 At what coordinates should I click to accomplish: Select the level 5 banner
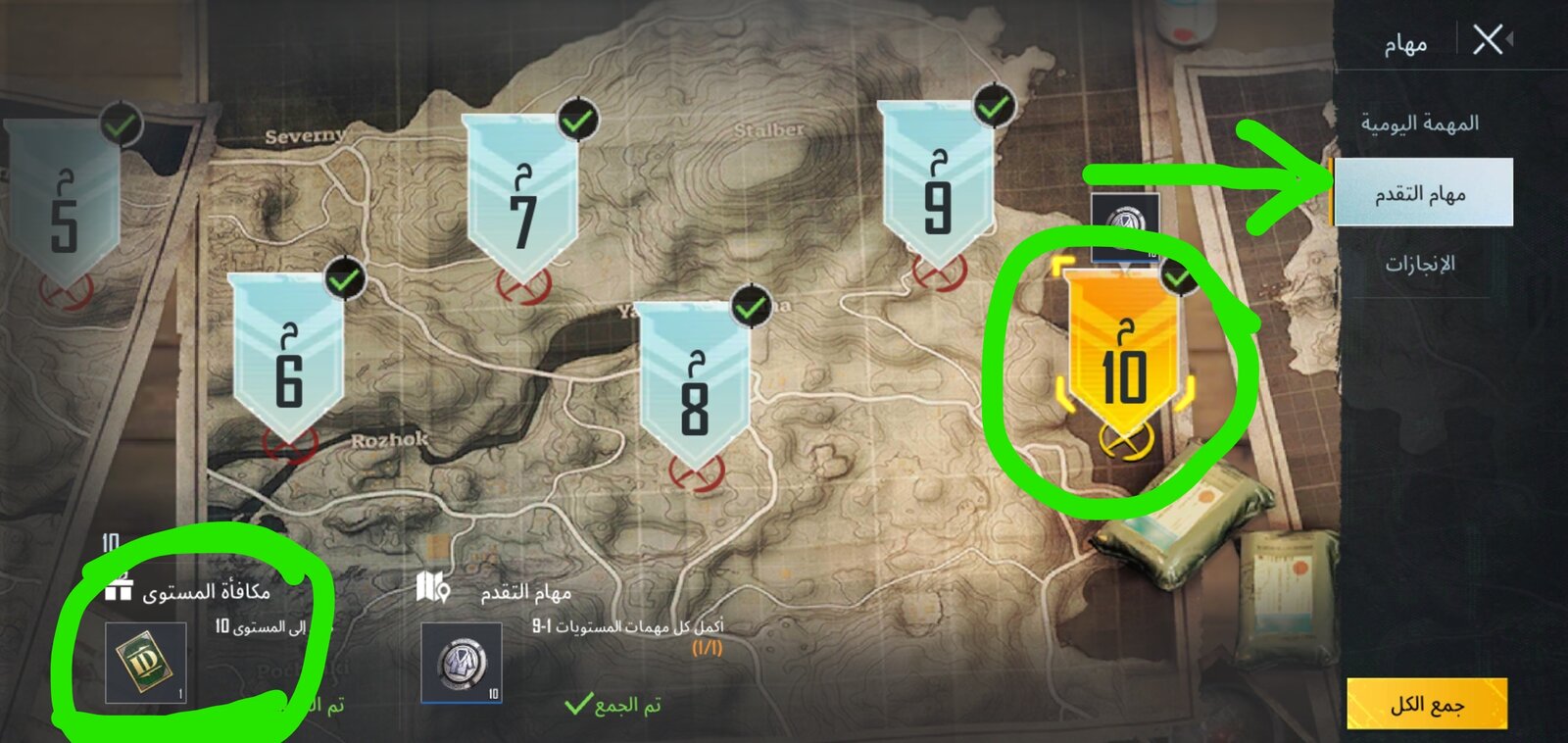tap(65, 208)
